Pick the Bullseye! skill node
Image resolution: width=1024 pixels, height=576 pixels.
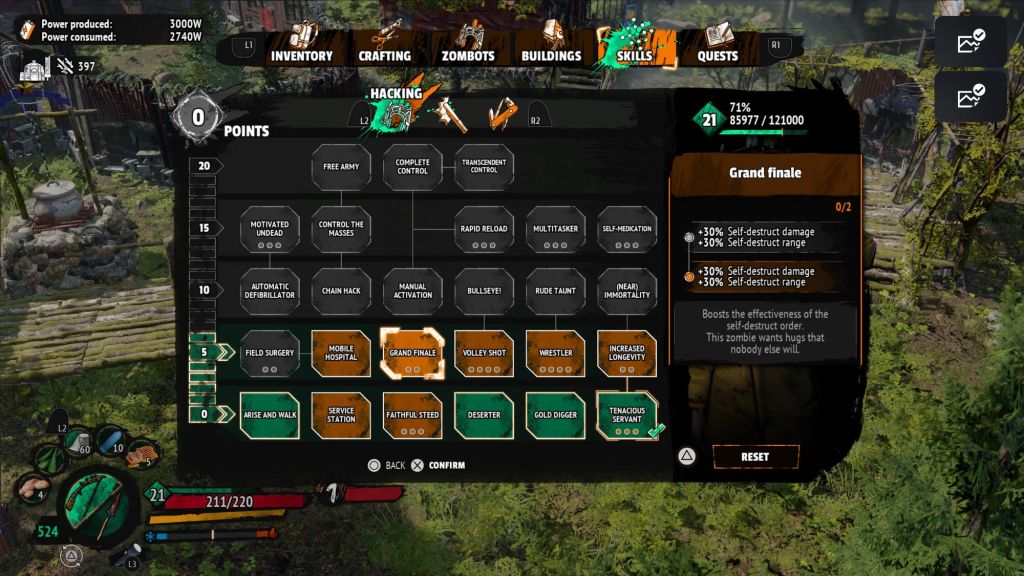[484, 291]
